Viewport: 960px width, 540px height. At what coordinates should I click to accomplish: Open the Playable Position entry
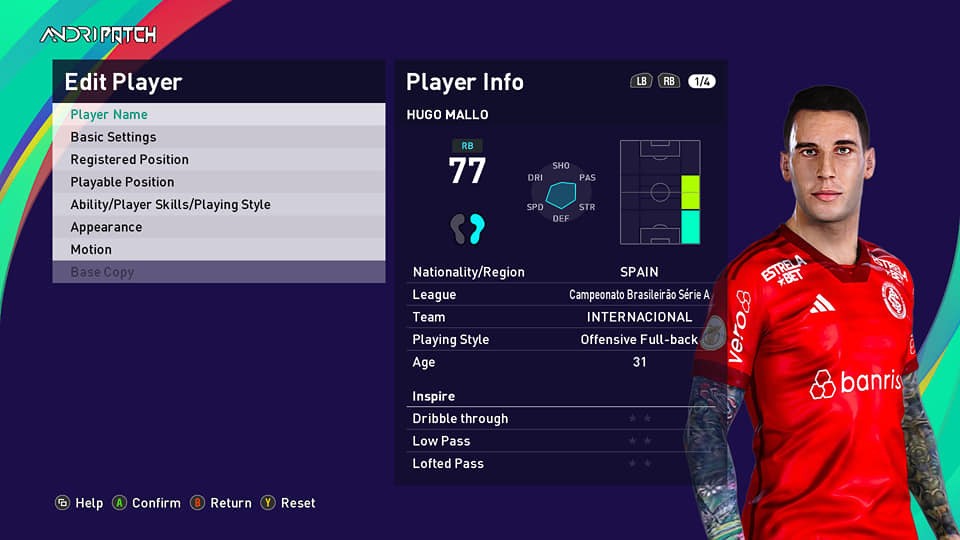click(x=218, y=182)
